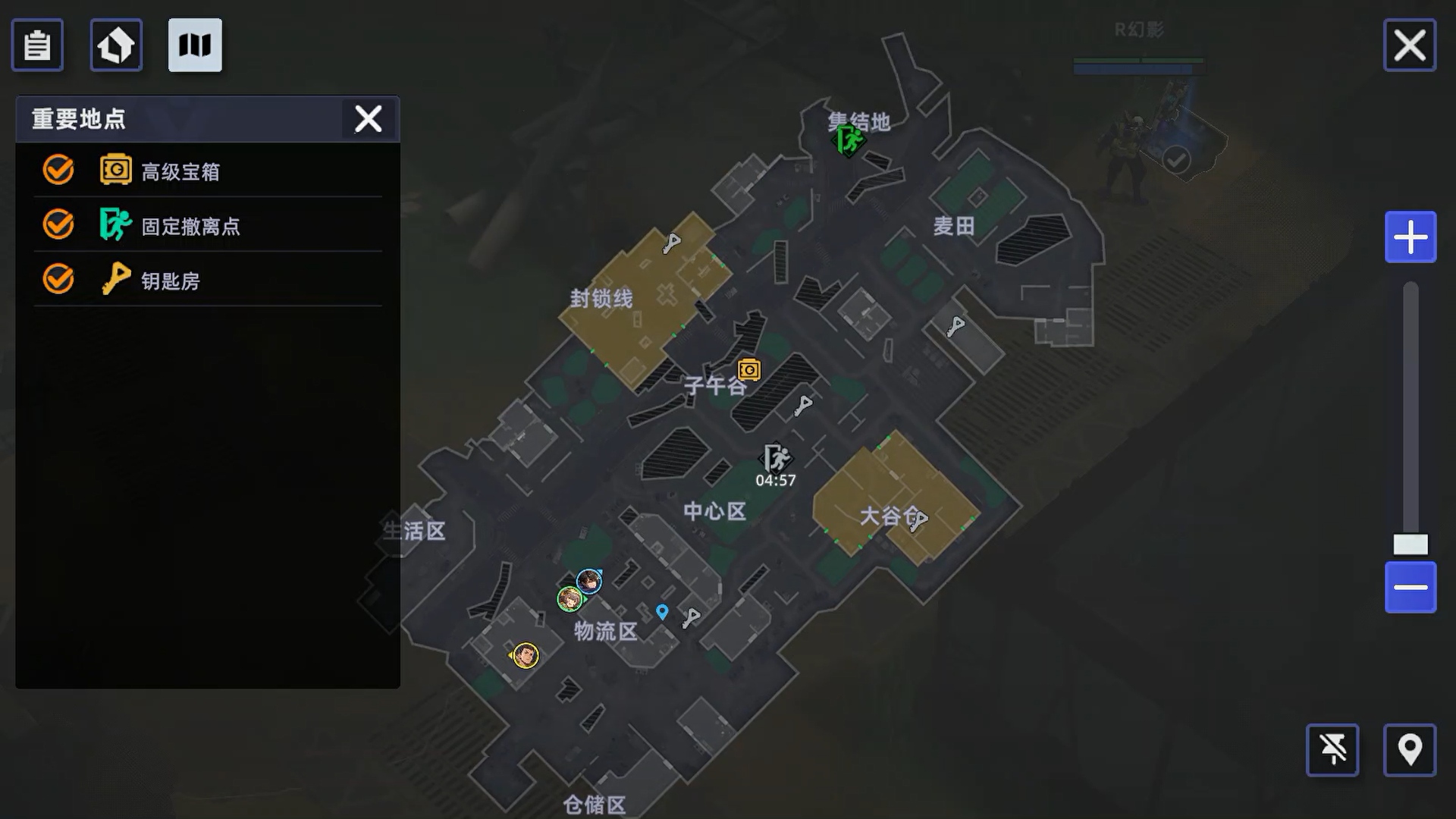Screen dimensions: 1456x819
Task: Toggle the 固定撤离点 filter checkbox
Action: 58,225
